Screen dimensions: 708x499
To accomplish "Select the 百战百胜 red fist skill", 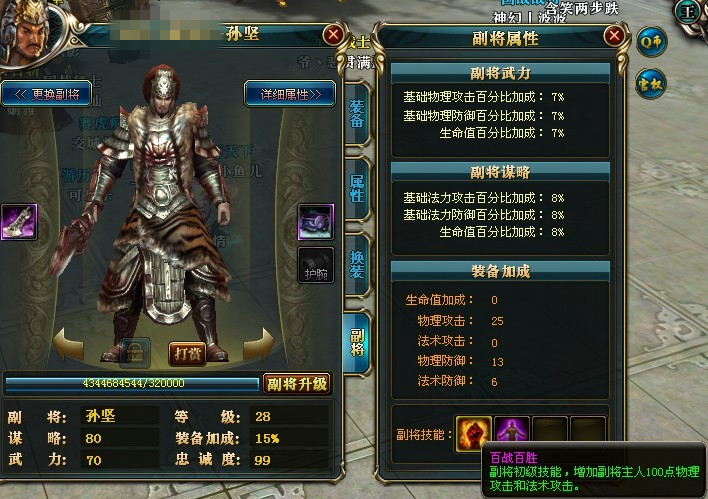I will (x=474, y=434).
